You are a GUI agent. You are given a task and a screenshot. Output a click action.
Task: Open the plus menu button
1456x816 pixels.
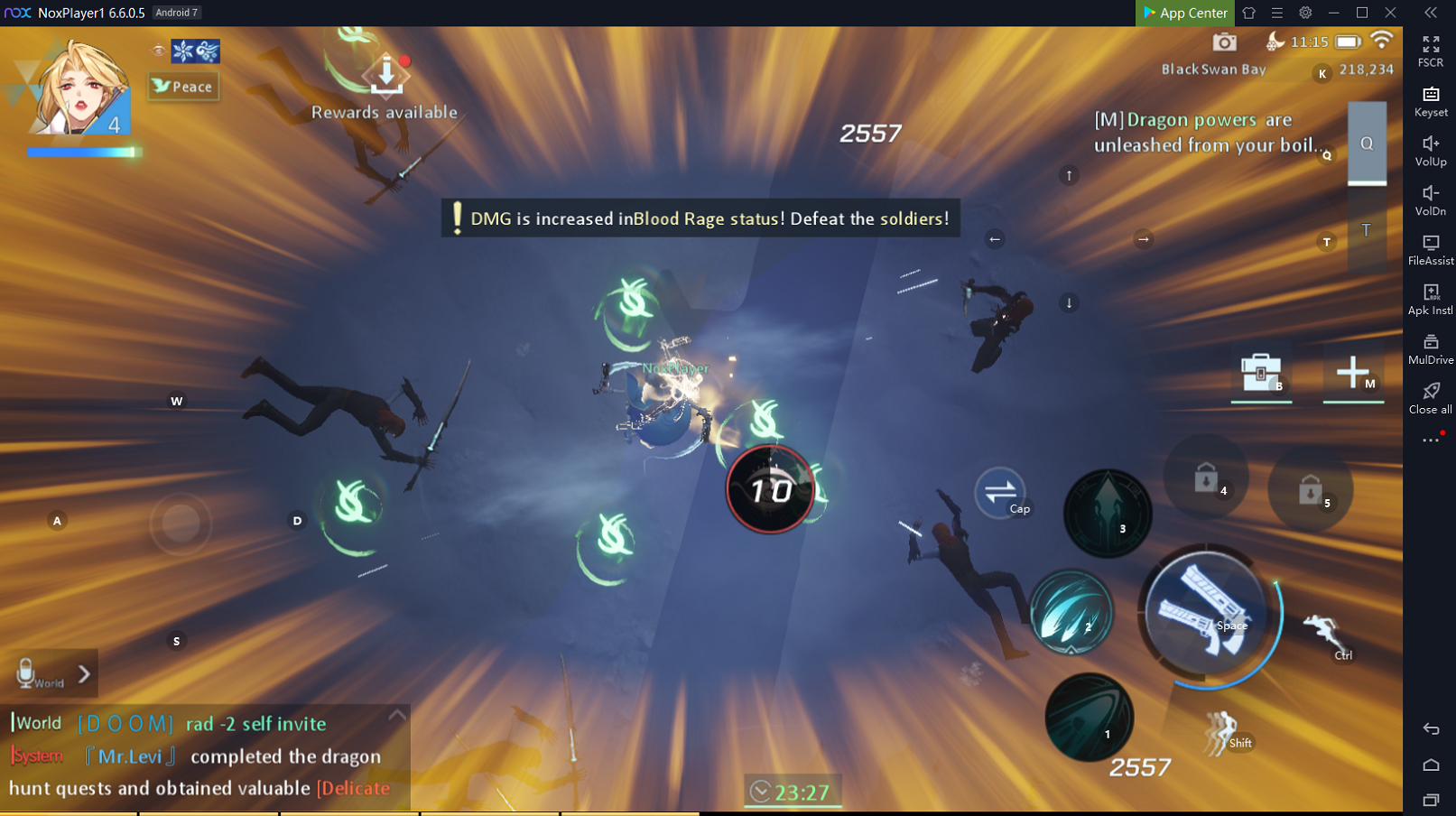coord(1352,372)
